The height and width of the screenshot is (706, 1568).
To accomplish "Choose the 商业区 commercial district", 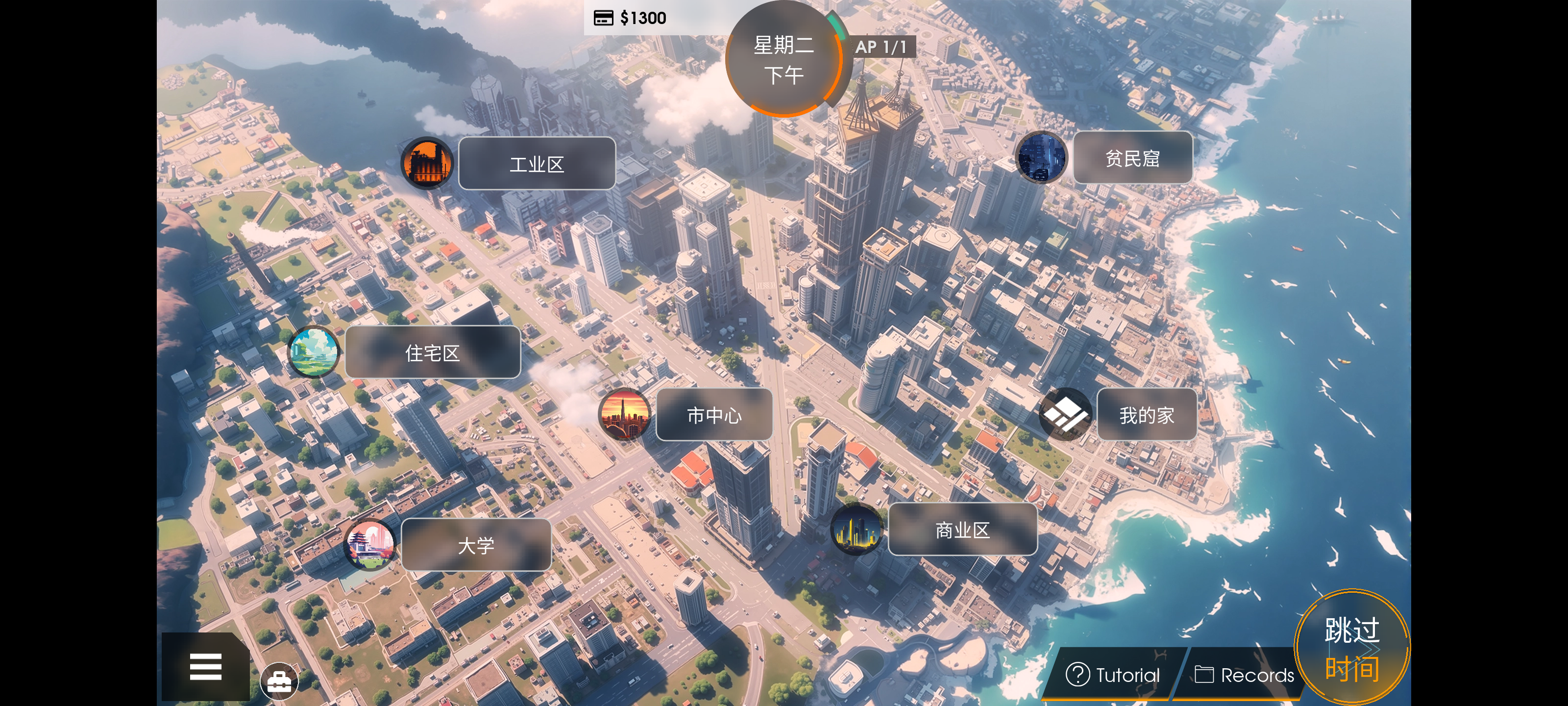I will coord(962,530).
